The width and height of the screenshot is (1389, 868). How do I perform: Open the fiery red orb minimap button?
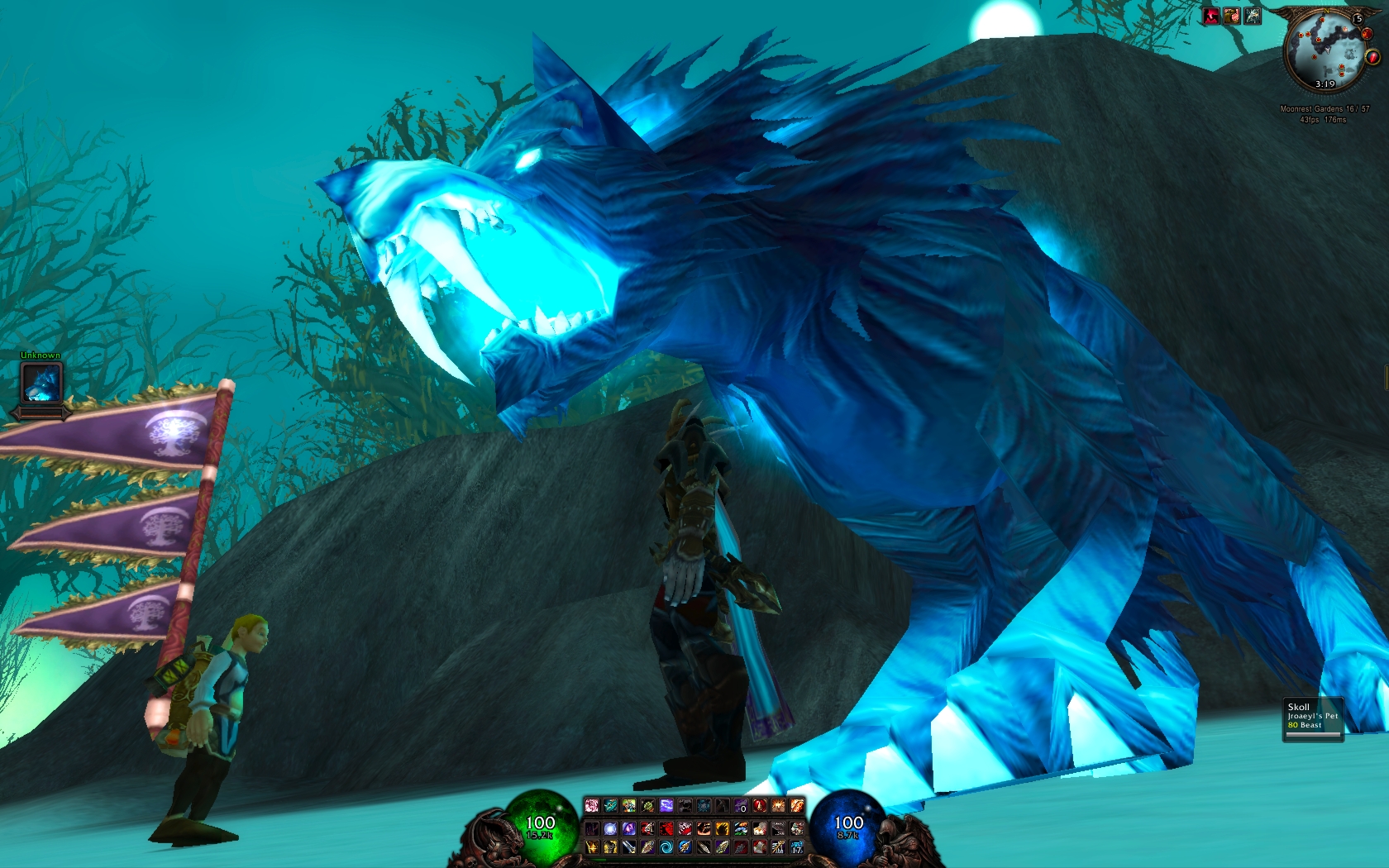pyautogui.click(x=1368, y=34)
